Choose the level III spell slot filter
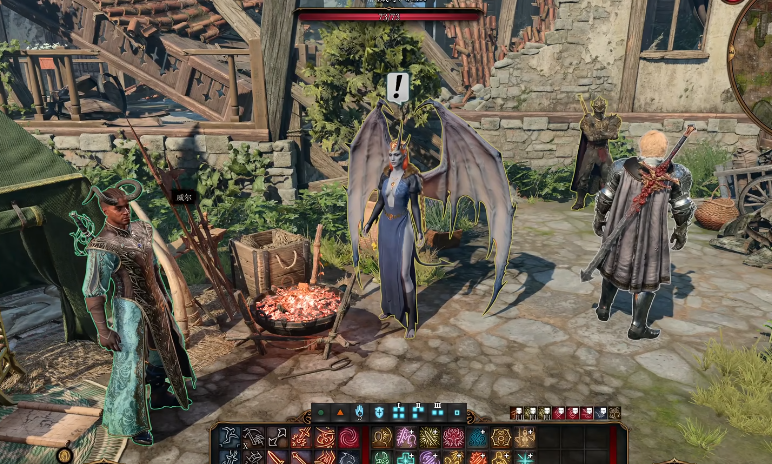The width and height of the screenshot is (772, 464). tap(436, 412)
